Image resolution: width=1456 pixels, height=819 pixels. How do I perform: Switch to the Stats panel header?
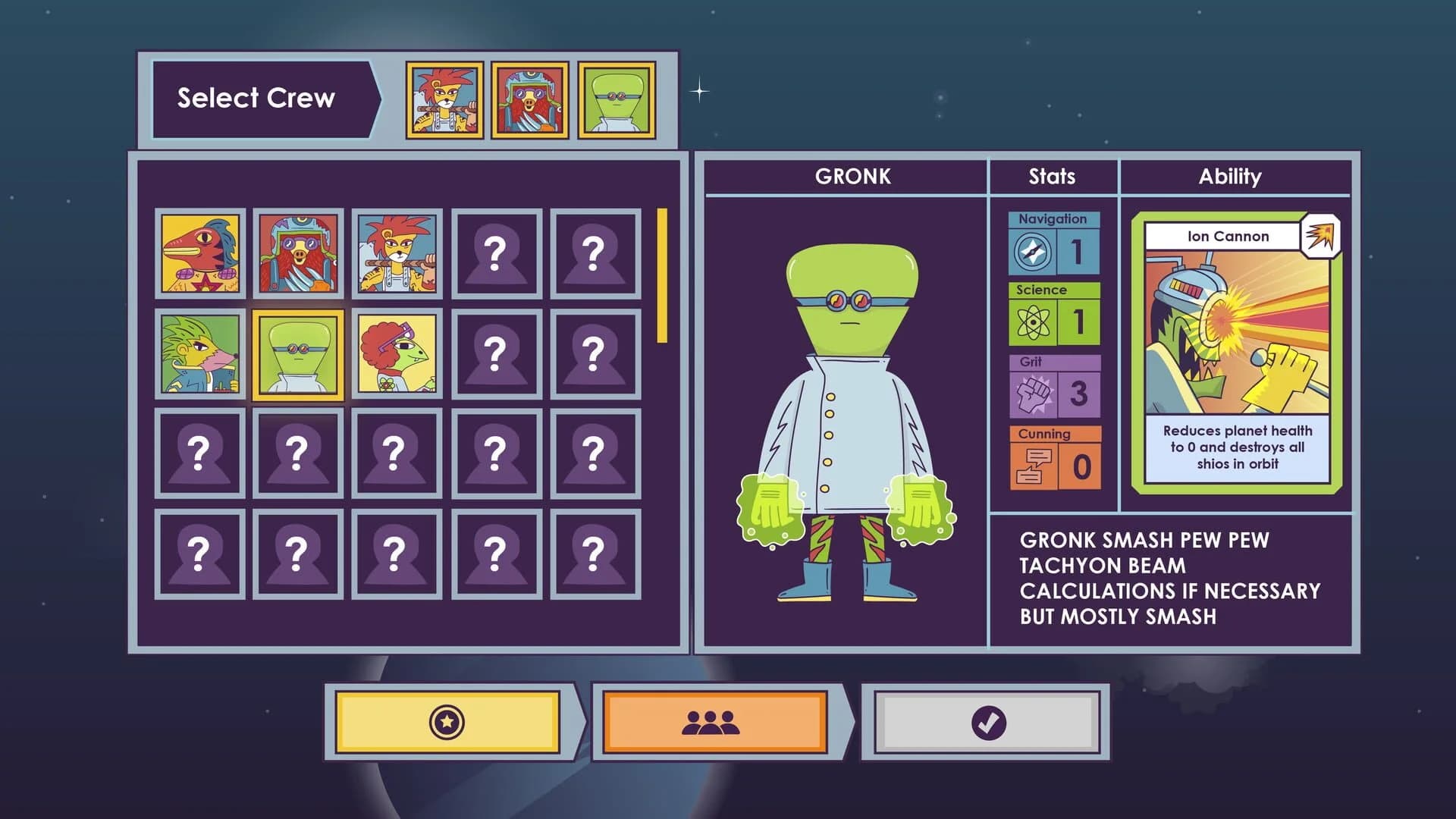click(x=1052, y=177)
